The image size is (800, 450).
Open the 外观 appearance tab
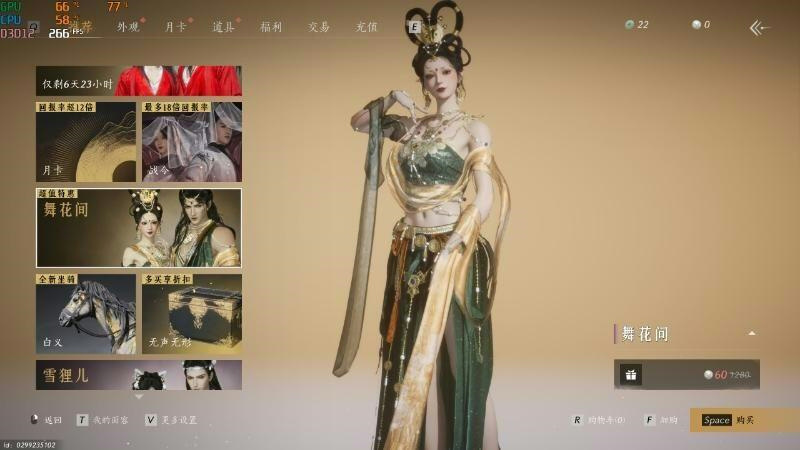coord(129,27)
